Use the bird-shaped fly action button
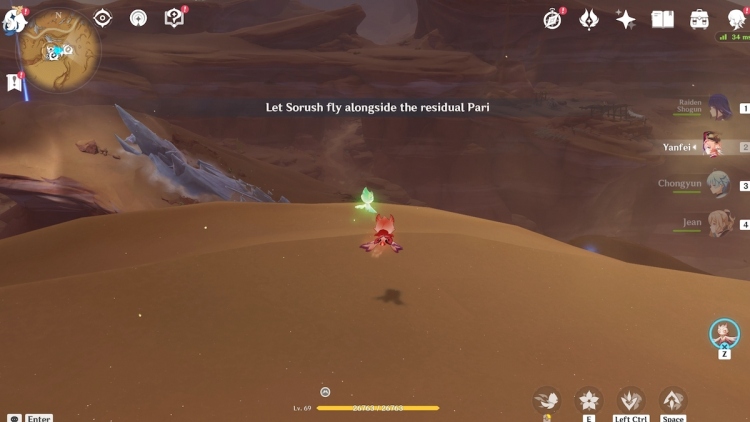This screenshot has width=750, height=422. [547, 400]
